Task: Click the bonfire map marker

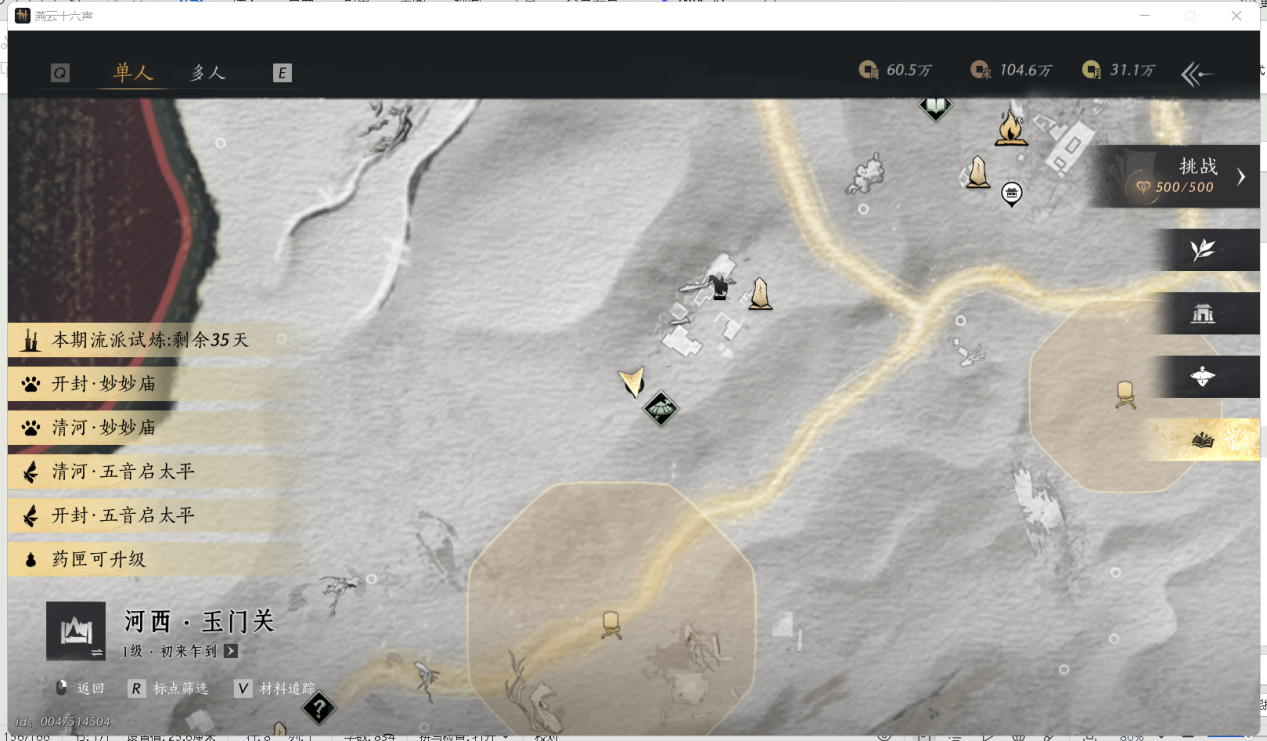Action: [1011, 129]
